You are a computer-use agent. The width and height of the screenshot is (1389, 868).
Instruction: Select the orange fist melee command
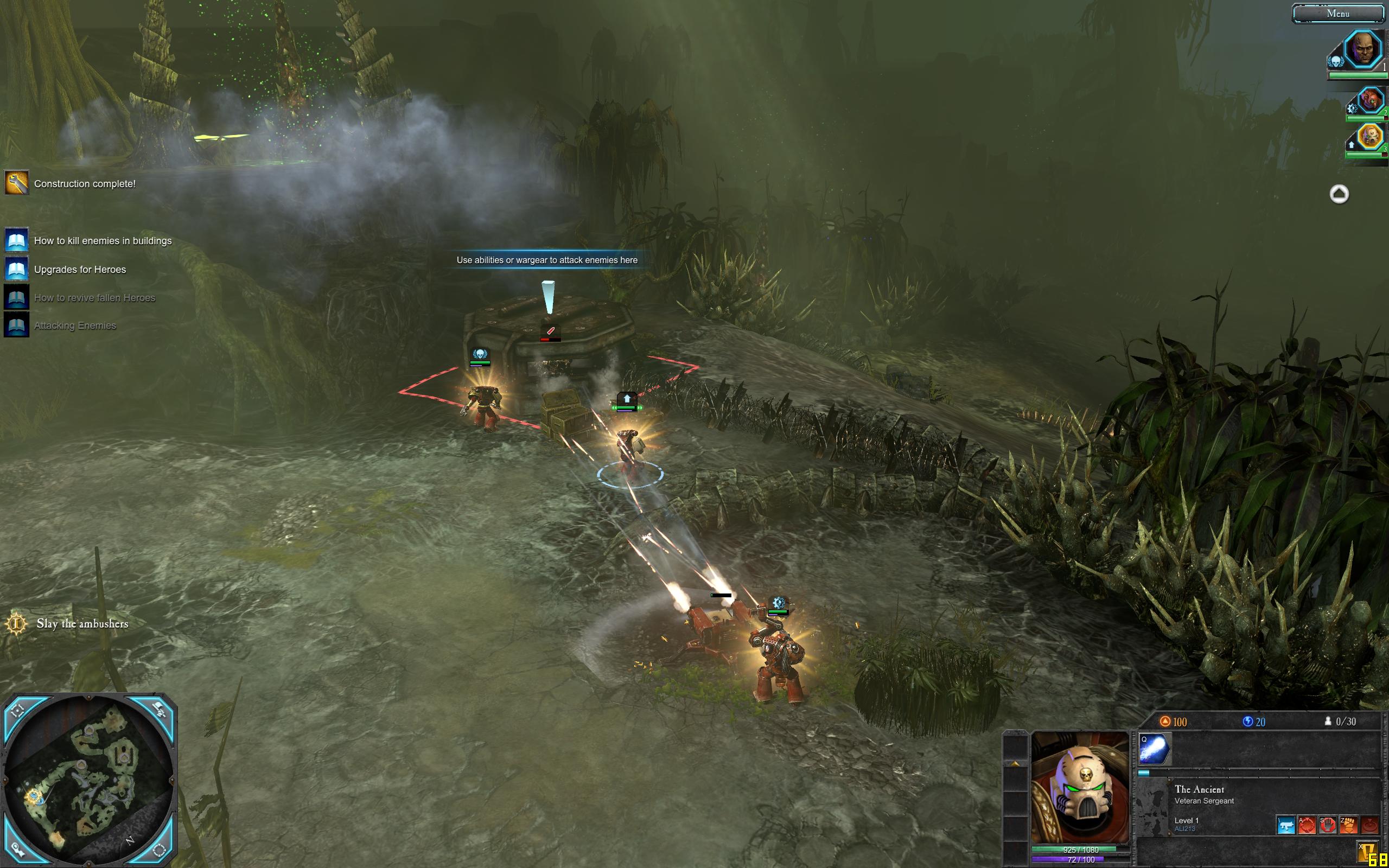(1348, 826)
